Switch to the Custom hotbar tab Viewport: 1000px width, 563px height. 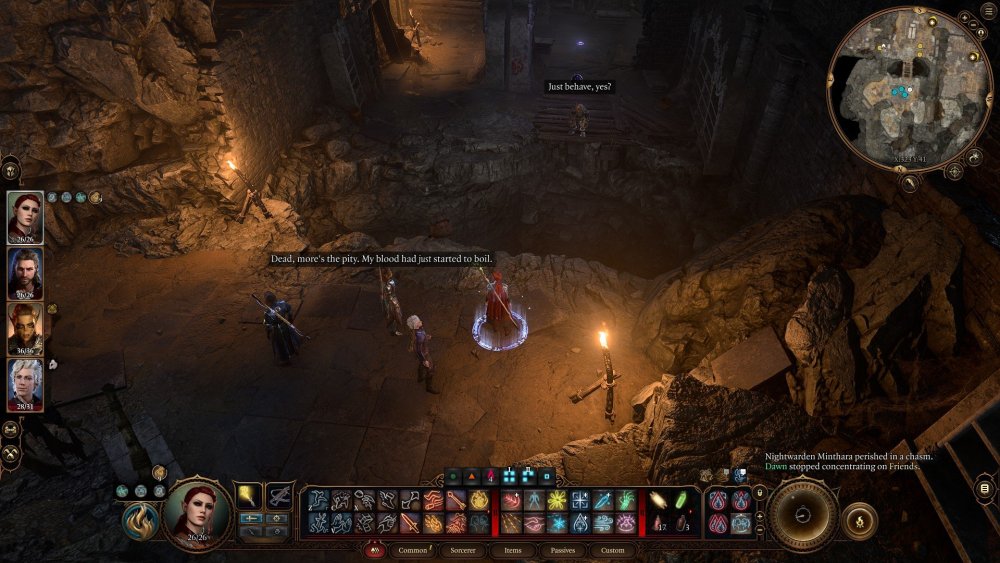point(612,550)
